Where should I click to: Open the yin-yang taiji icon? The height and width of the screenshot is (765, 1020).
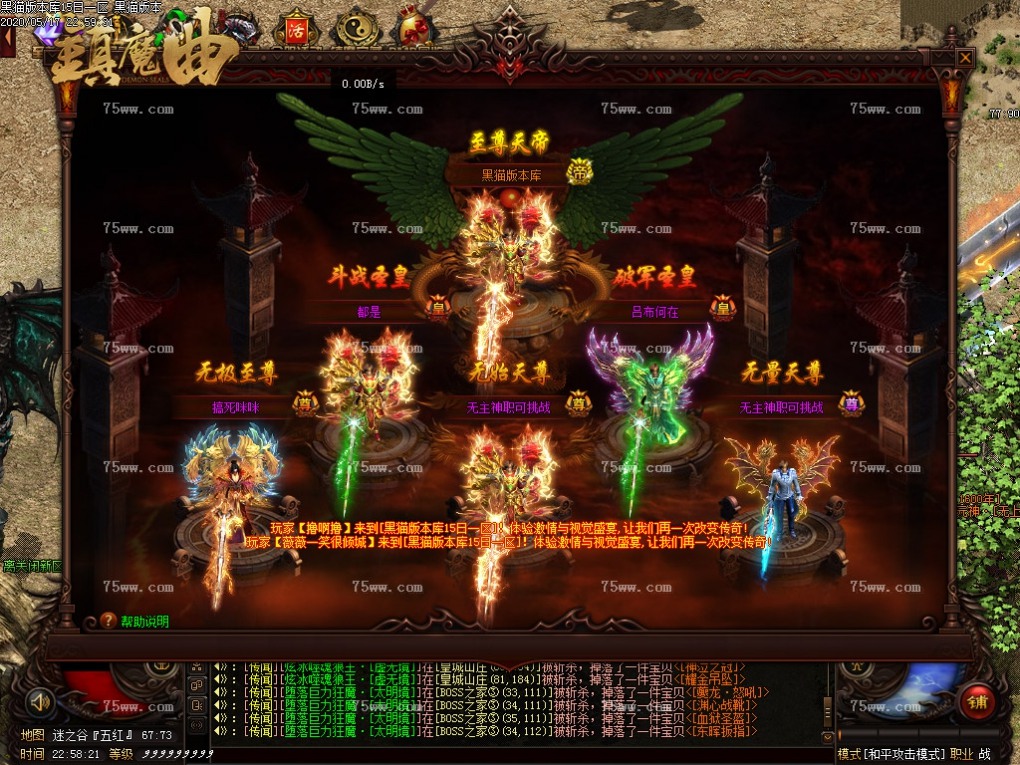point(354,29)
